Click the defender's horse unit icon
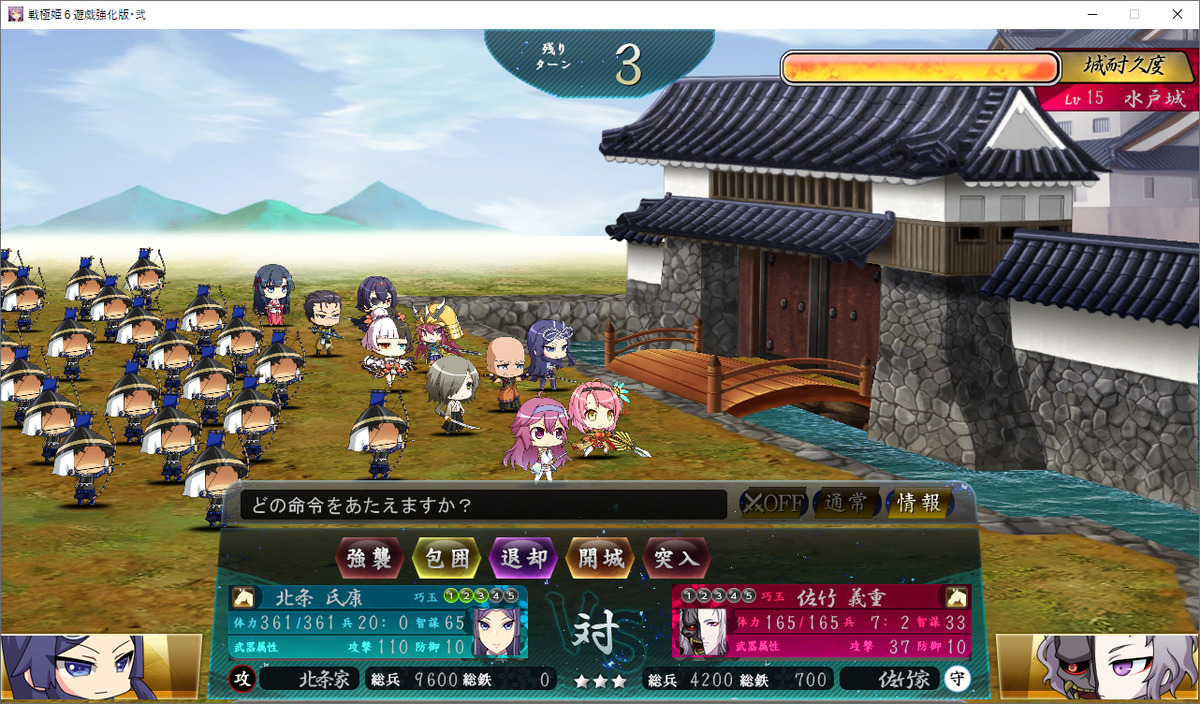Screen dimensions: 1200x704 (x=957, y=597)
